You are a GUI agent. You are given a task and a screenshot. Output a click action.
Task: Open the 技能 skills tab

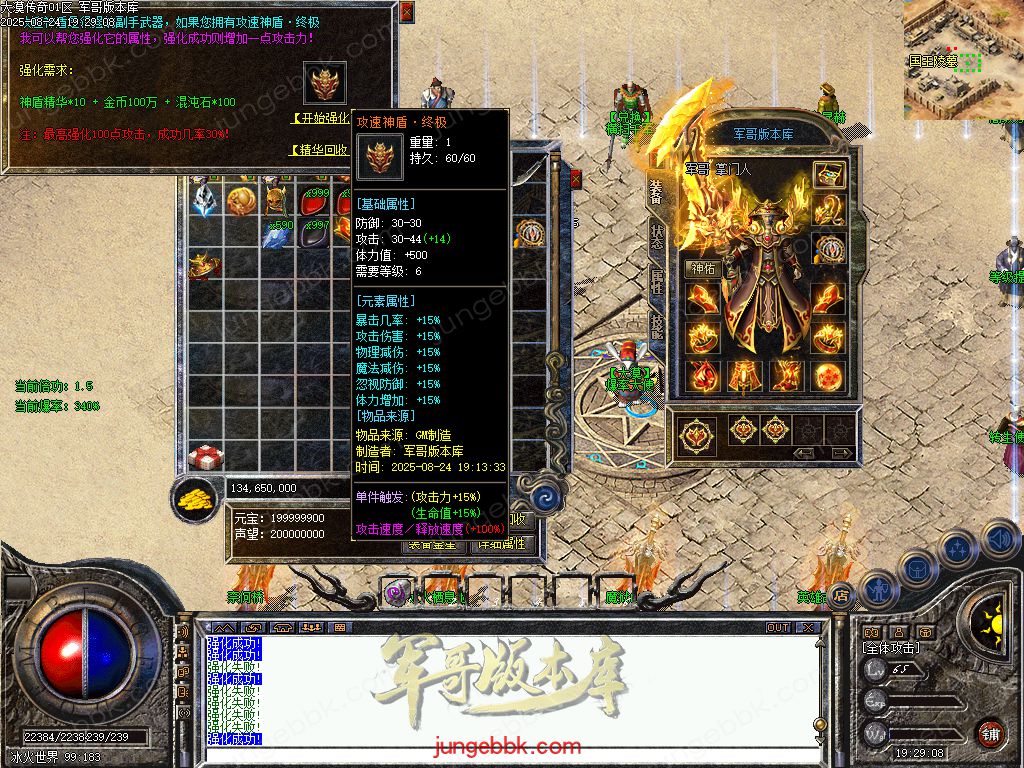click(656, 326)
